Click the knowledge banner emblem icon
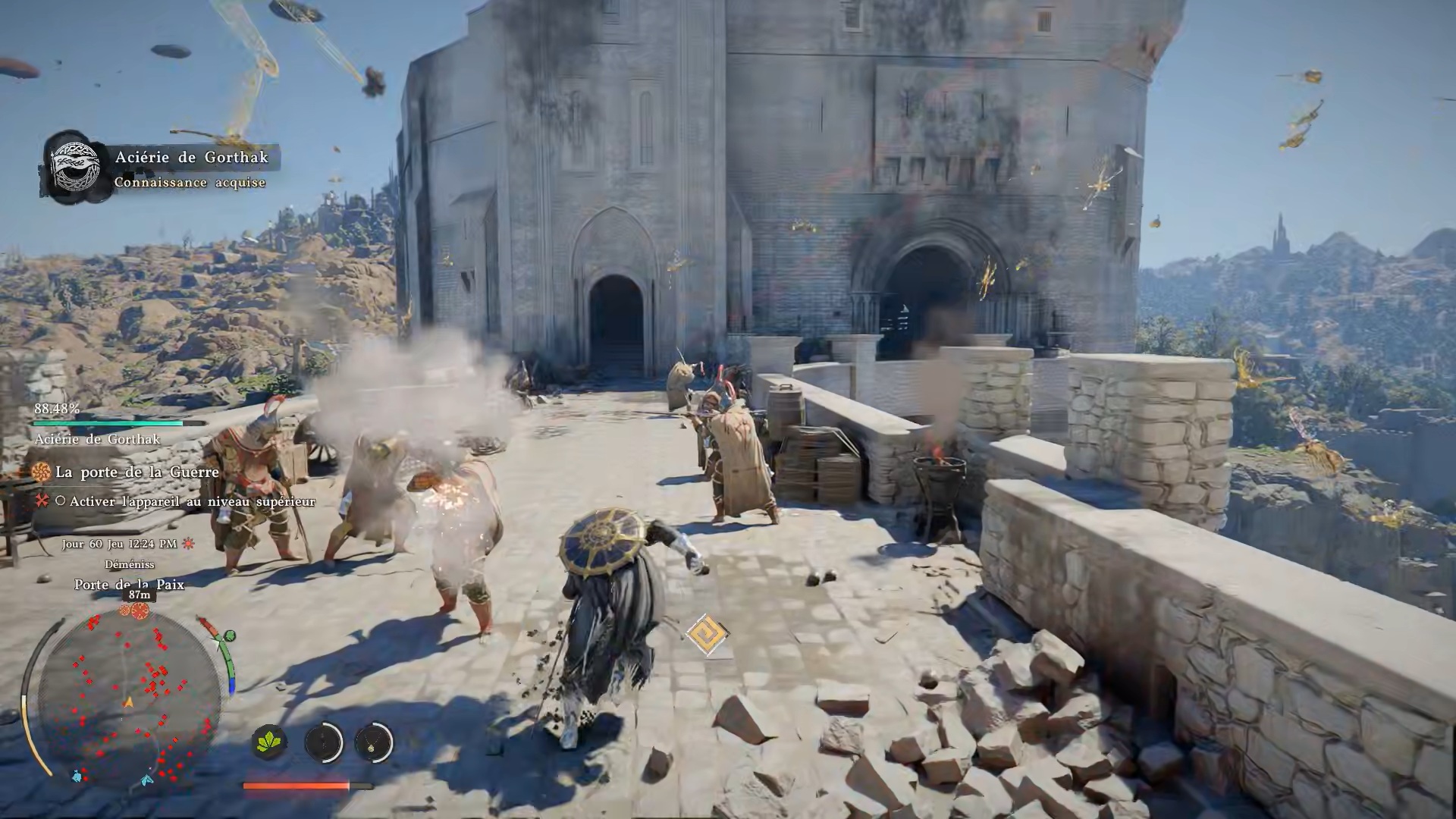 74,167
